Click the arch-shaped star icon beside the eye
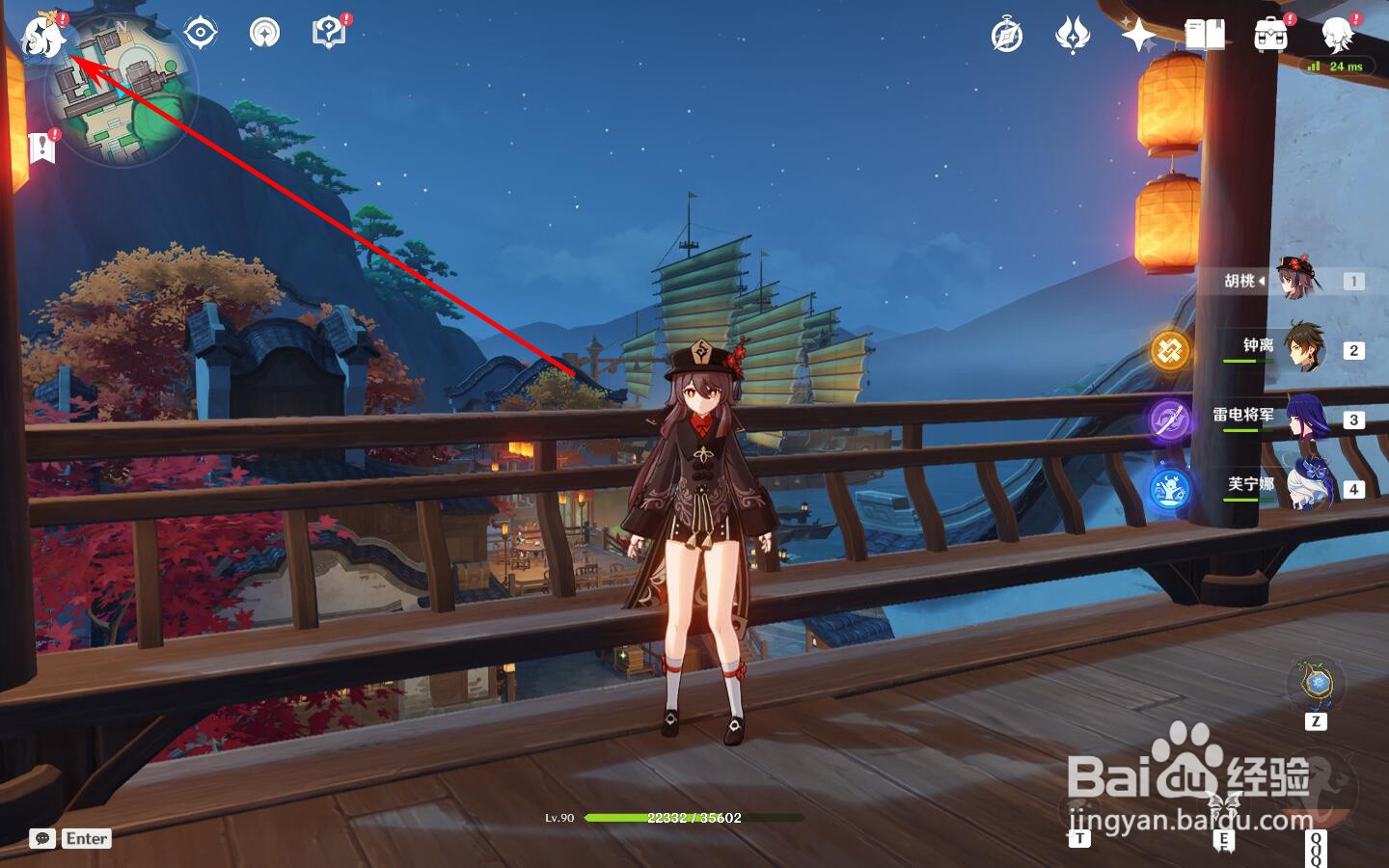 coord(264,33)
